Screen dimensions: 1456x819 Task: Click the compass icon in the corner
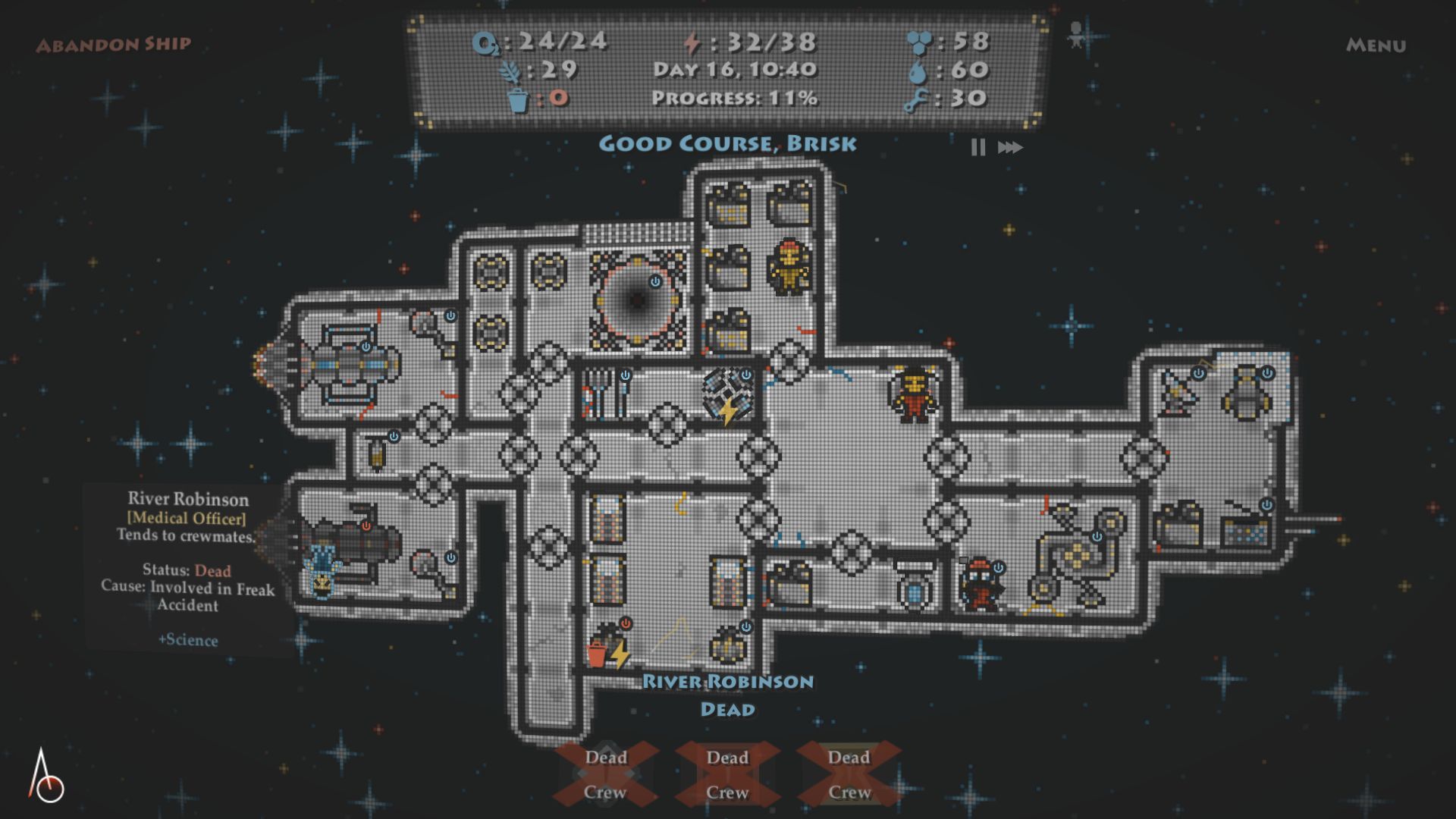pos(45,777)
